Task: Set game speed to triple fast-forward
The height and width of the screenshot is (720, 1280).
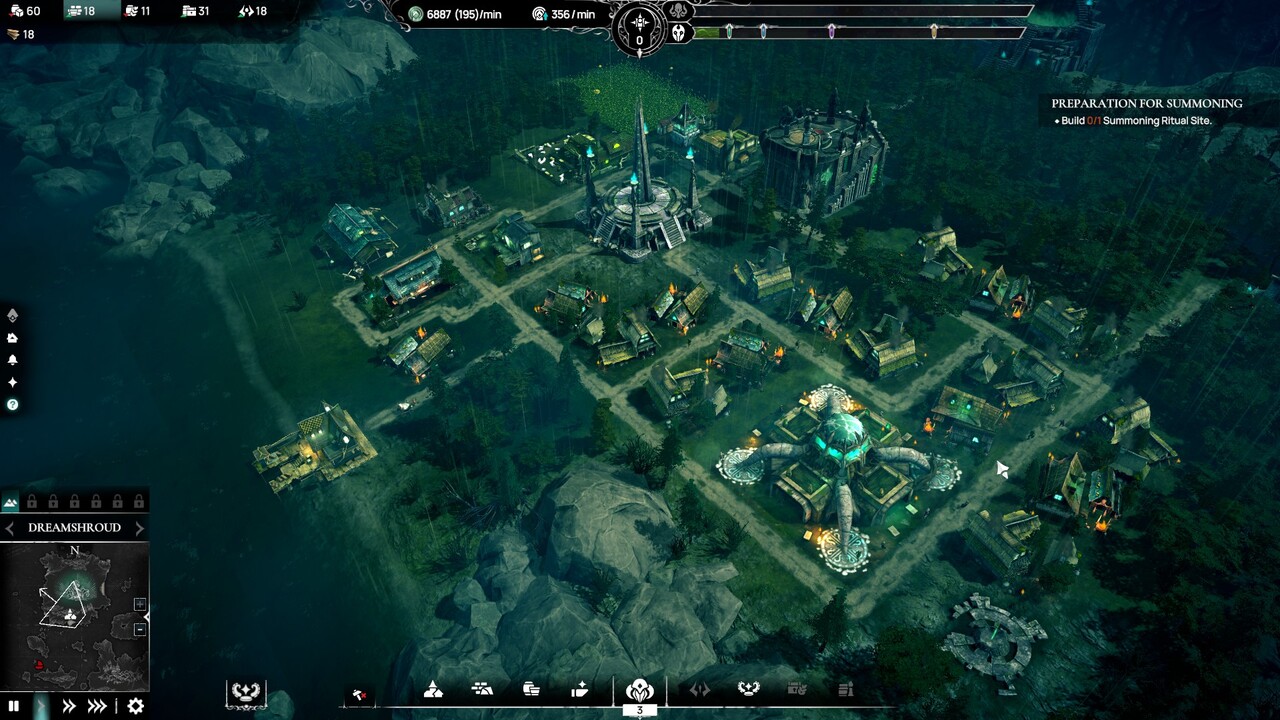Action: [97, 706]
